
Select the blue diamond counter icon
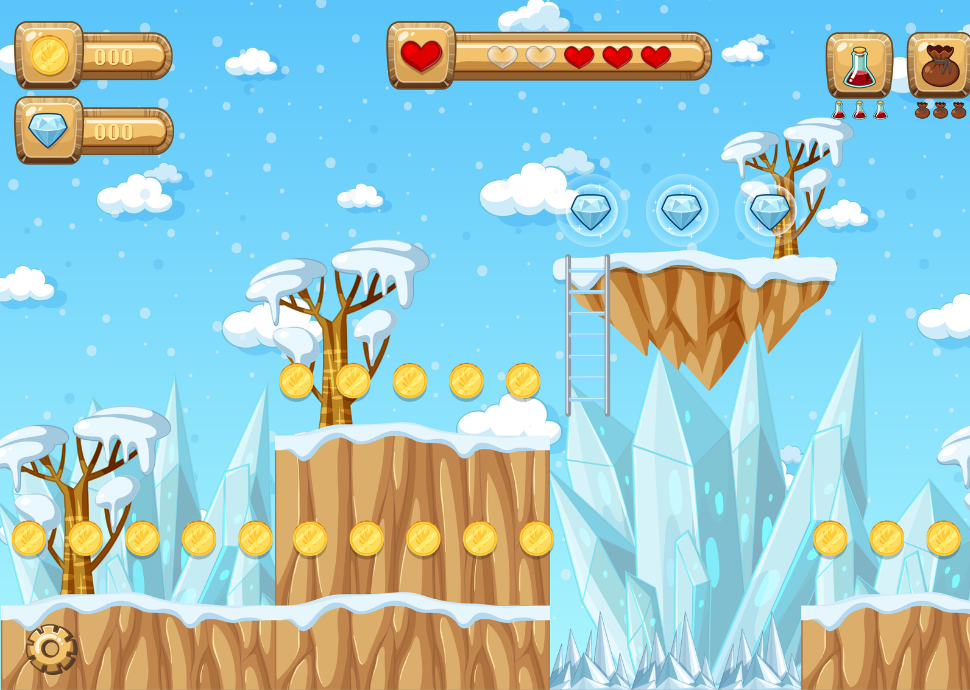tap(48, 130)
